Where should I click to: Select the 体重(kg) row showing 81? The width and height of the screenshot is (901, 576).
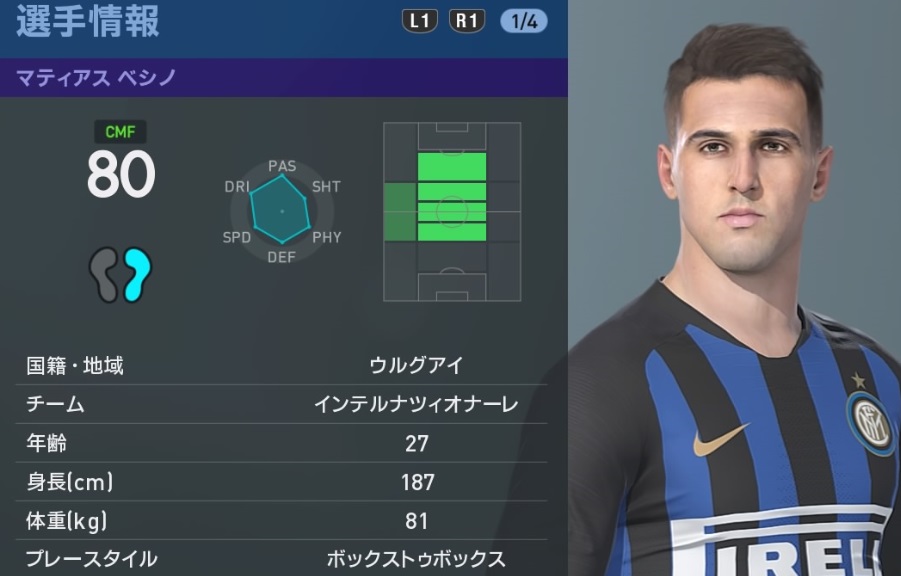click(x=283, y=520)
